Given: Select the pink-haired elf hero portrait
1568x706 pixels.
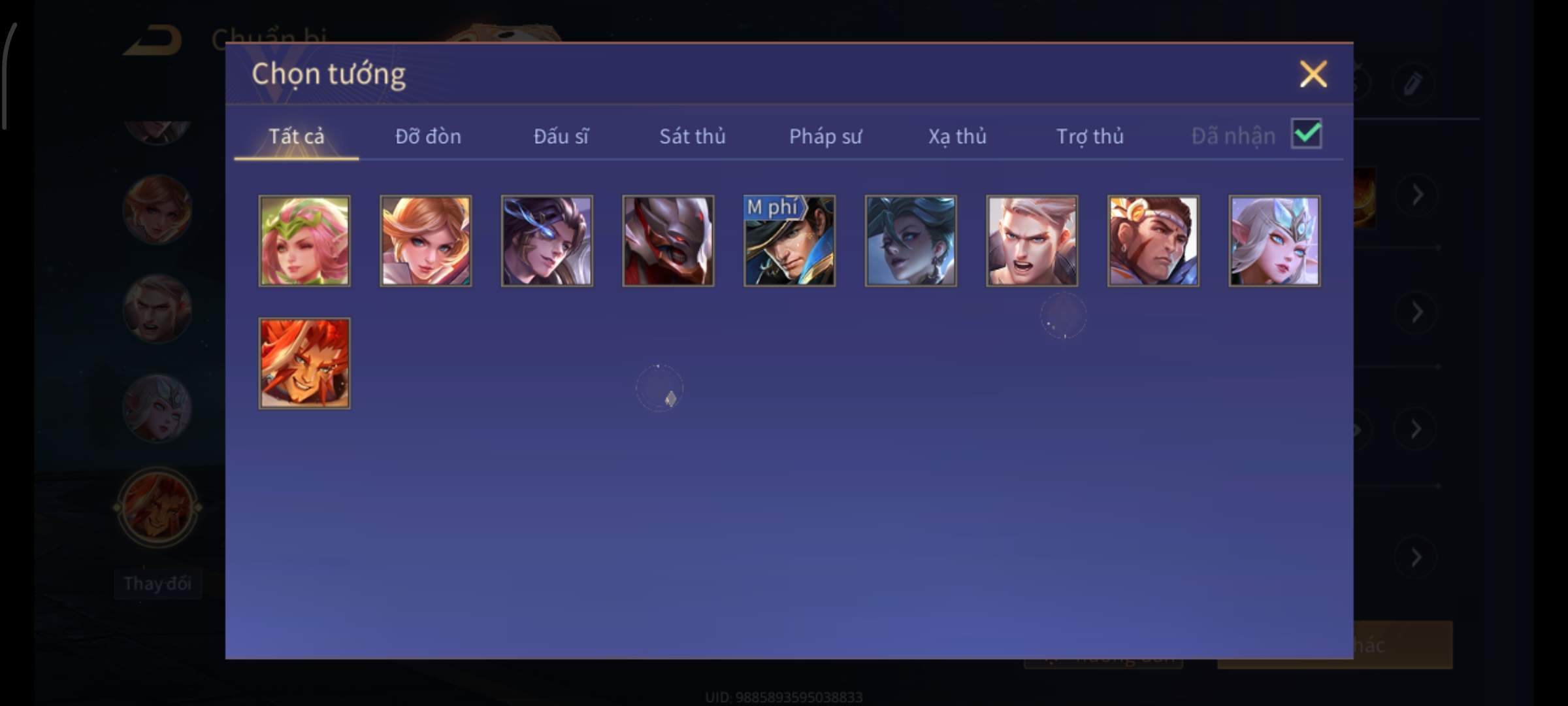Looking at the screenshot, I should [x=304, y=241].
